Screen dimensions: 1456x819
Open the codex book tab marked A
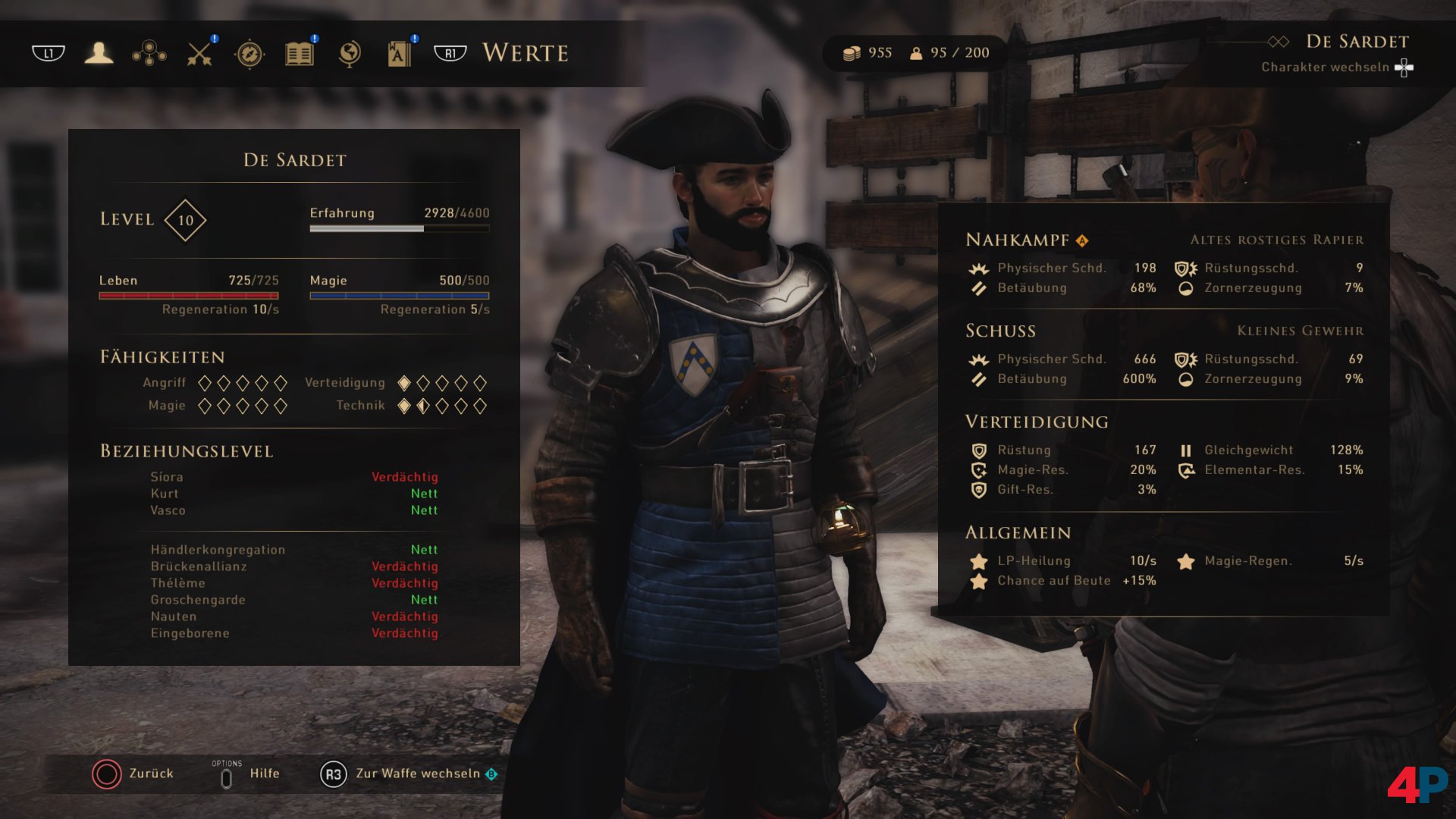pyautogui.click(x=399, y=54)
